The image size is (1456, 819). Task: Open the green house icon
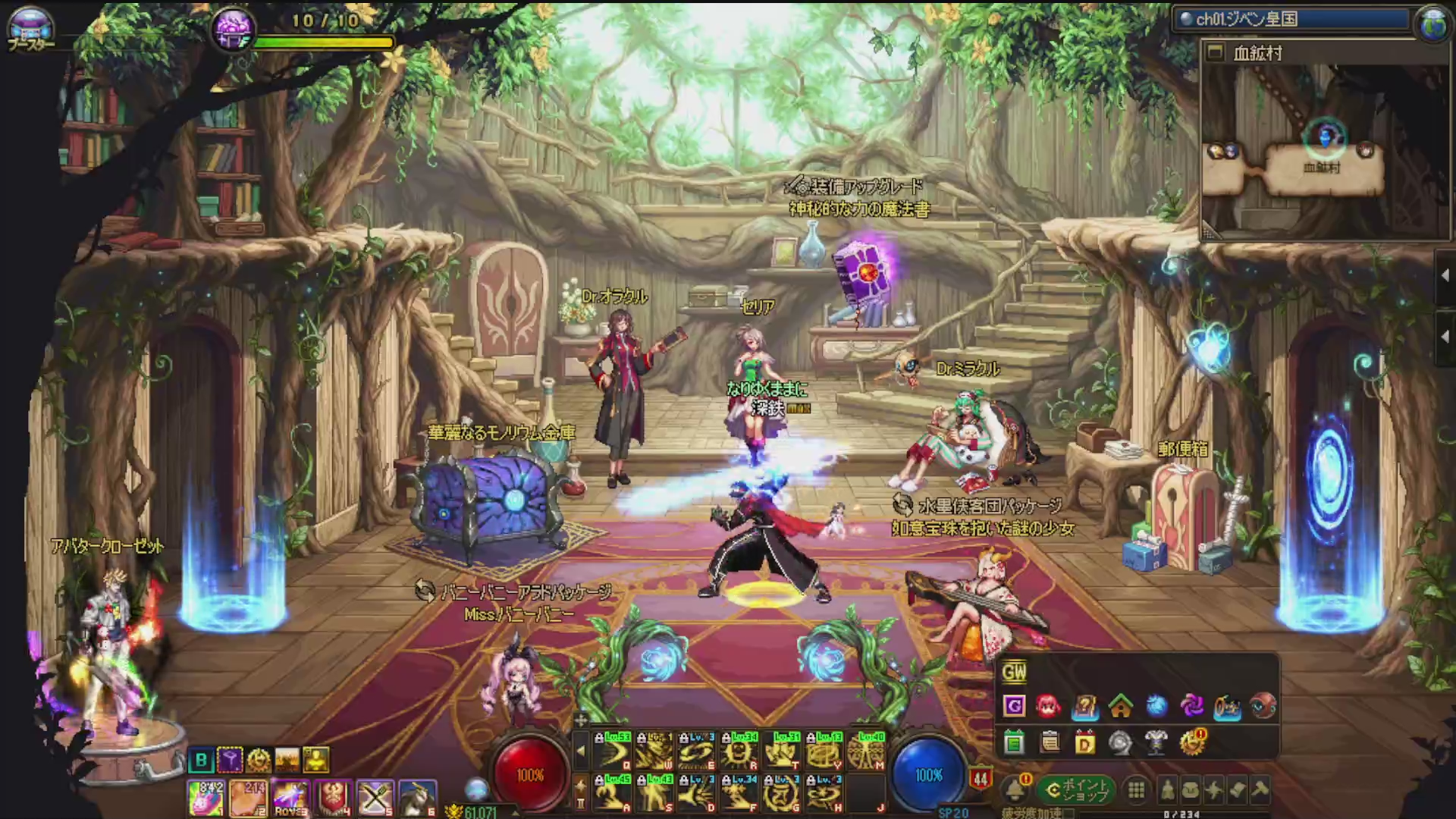[x=1121, y=707]
